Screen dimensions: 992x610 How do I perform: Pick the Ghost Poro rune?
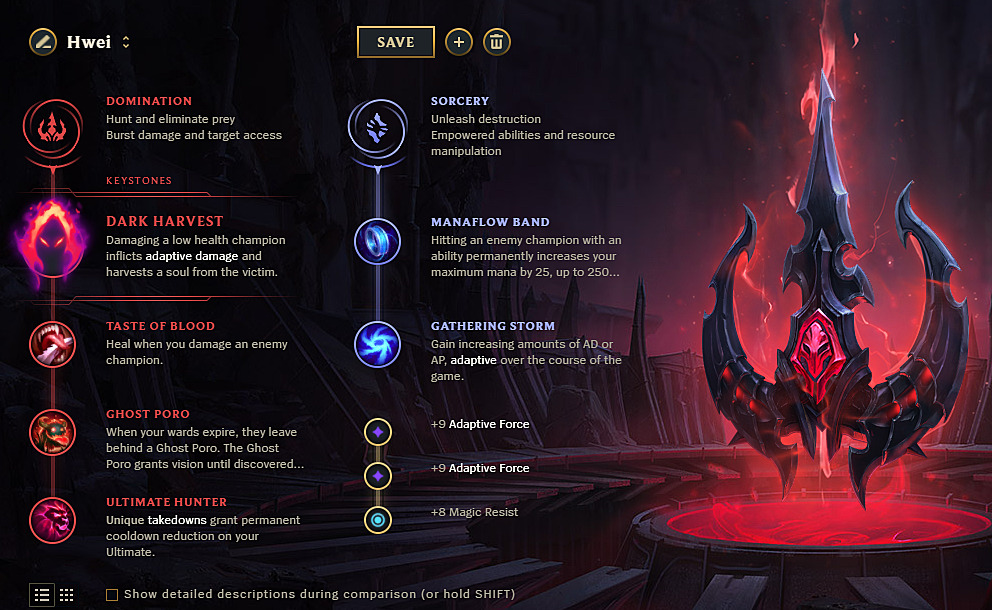[x=51, y=431]
